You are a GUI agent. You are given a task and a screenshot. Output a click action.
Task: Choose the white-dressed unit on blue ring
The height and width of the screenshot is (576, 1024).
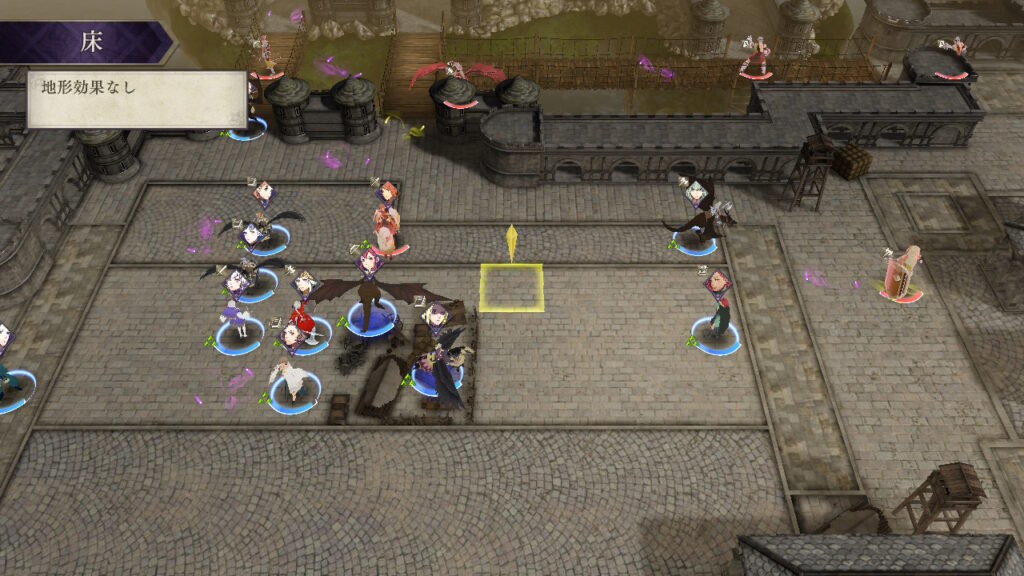point(293,382)
